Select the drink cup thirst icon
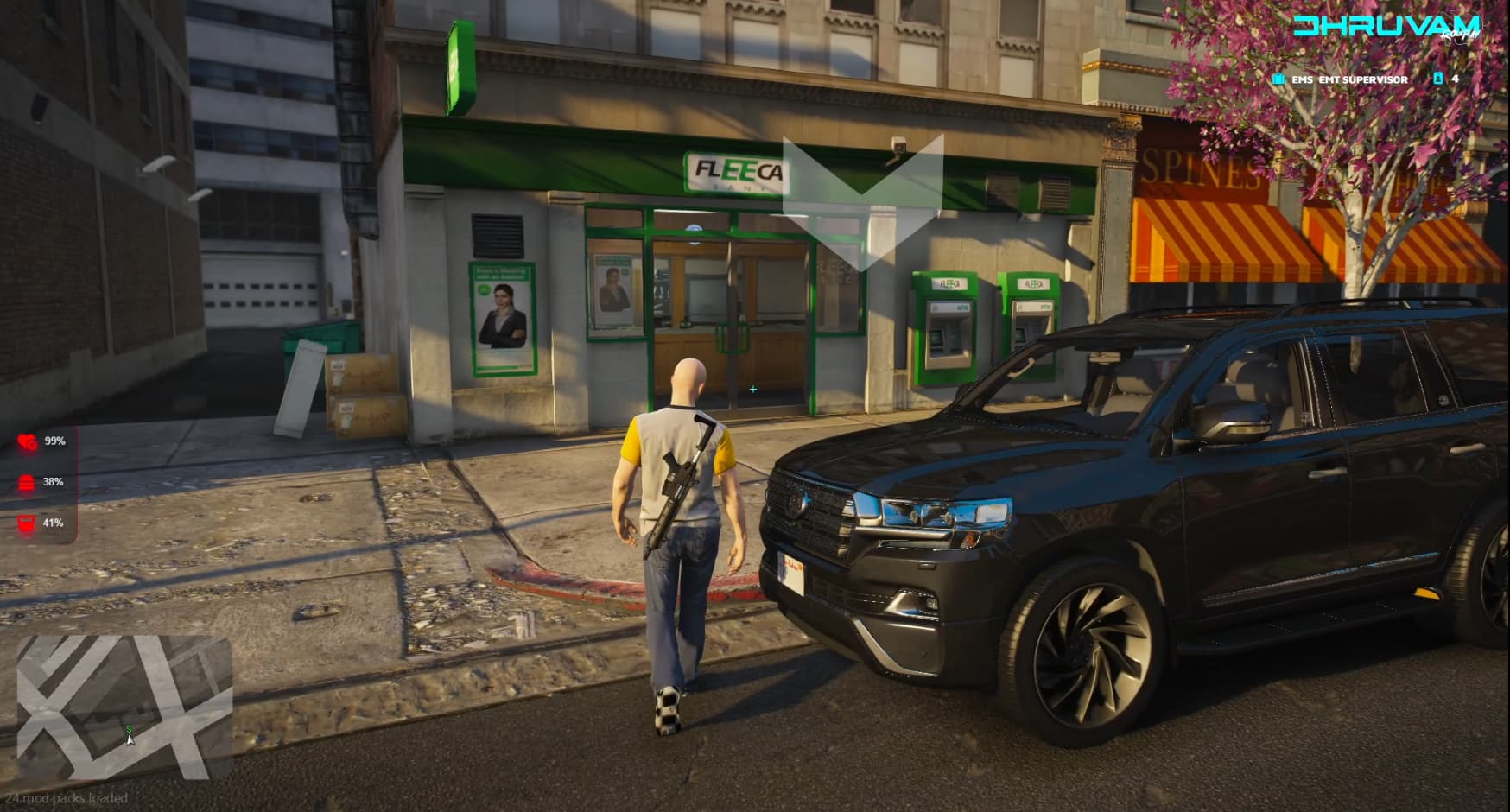This screenshot has width=1510, height=812. click(x=27, y=523)
